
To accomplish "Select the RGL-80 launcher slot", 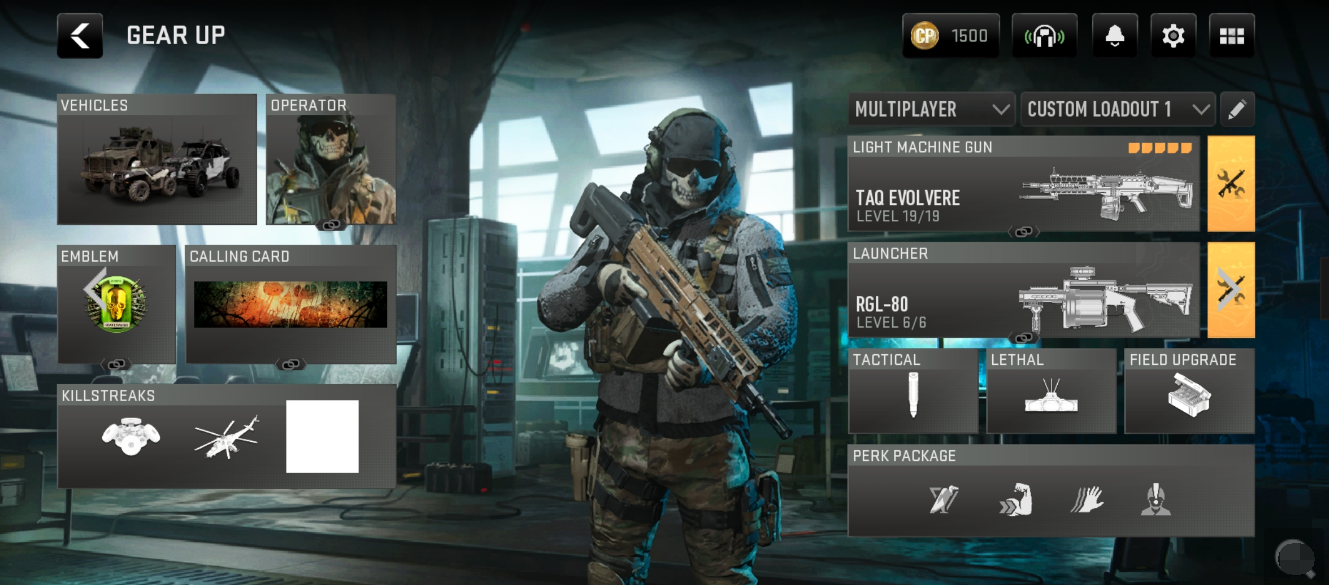I will [1022, 291].
